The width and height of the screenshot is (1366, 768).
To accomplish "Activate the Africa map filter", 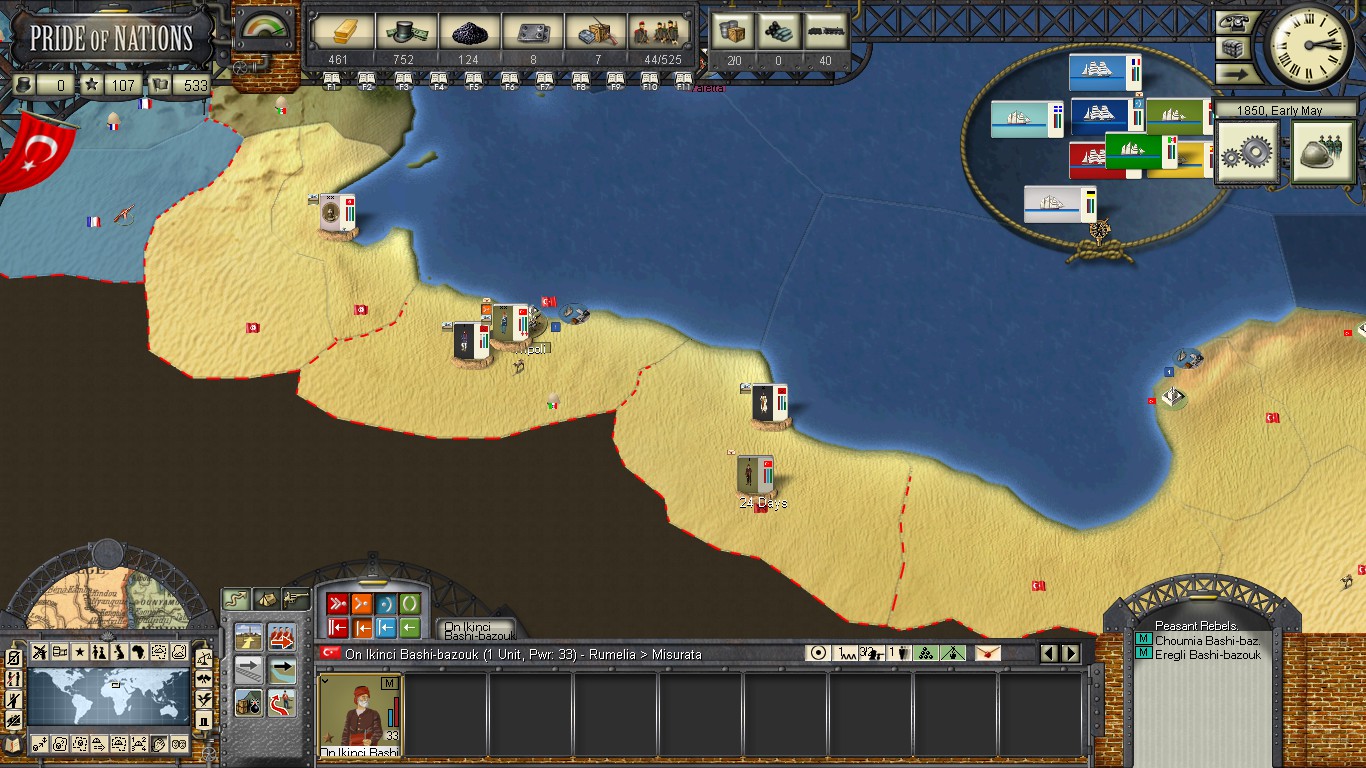I will (139, 653).
